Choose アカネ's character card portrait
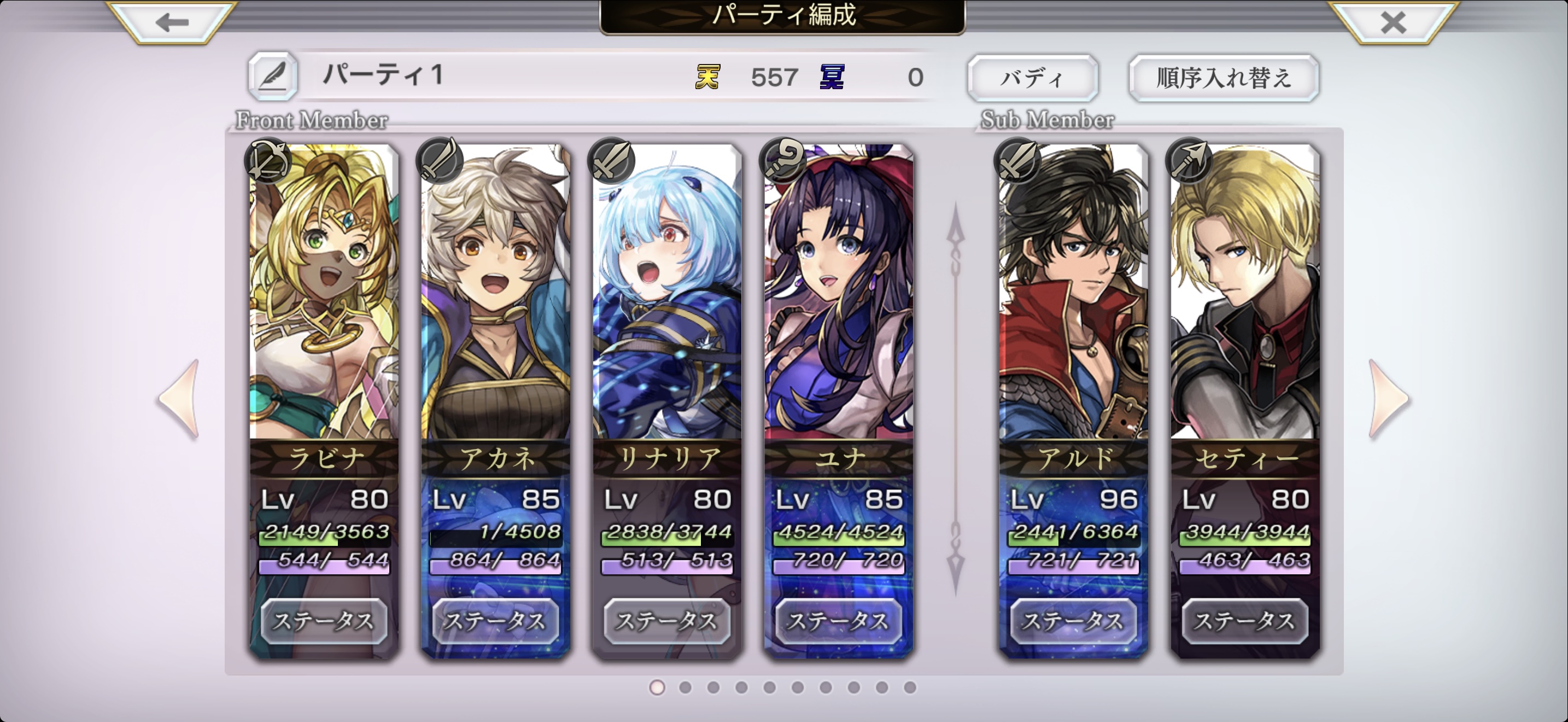Image resolution: width=1568 pixels, height=722 pixels. (495, 292)
